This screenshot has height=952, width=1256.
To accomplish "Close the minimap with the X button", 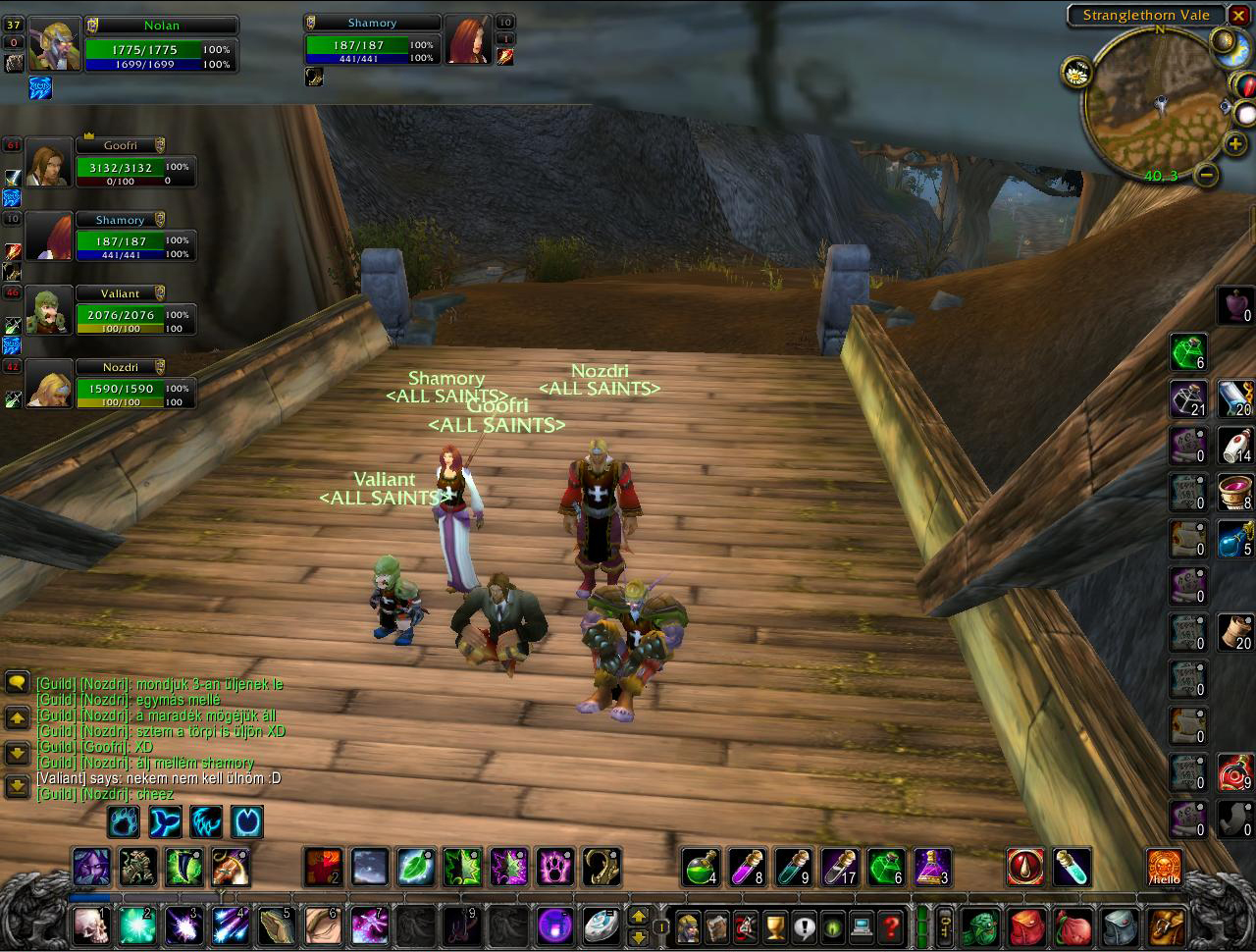I will [x=1239, y=16].
